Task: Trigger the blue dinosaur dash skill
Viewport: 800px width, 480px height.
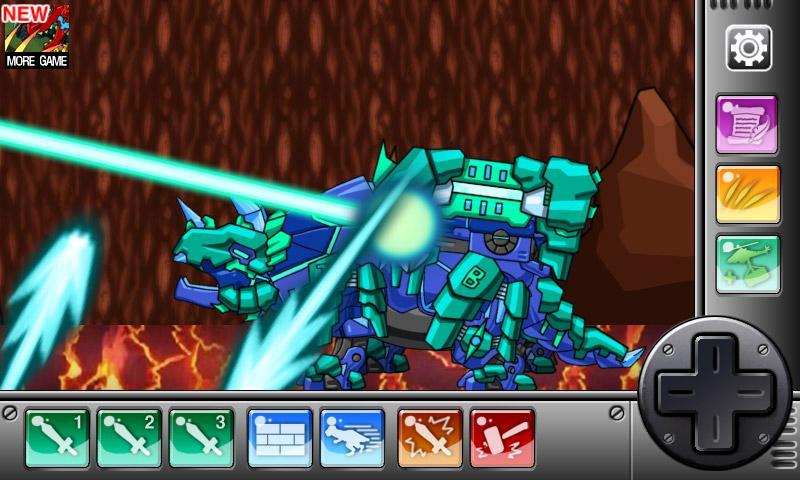Action: pos(351,438)
